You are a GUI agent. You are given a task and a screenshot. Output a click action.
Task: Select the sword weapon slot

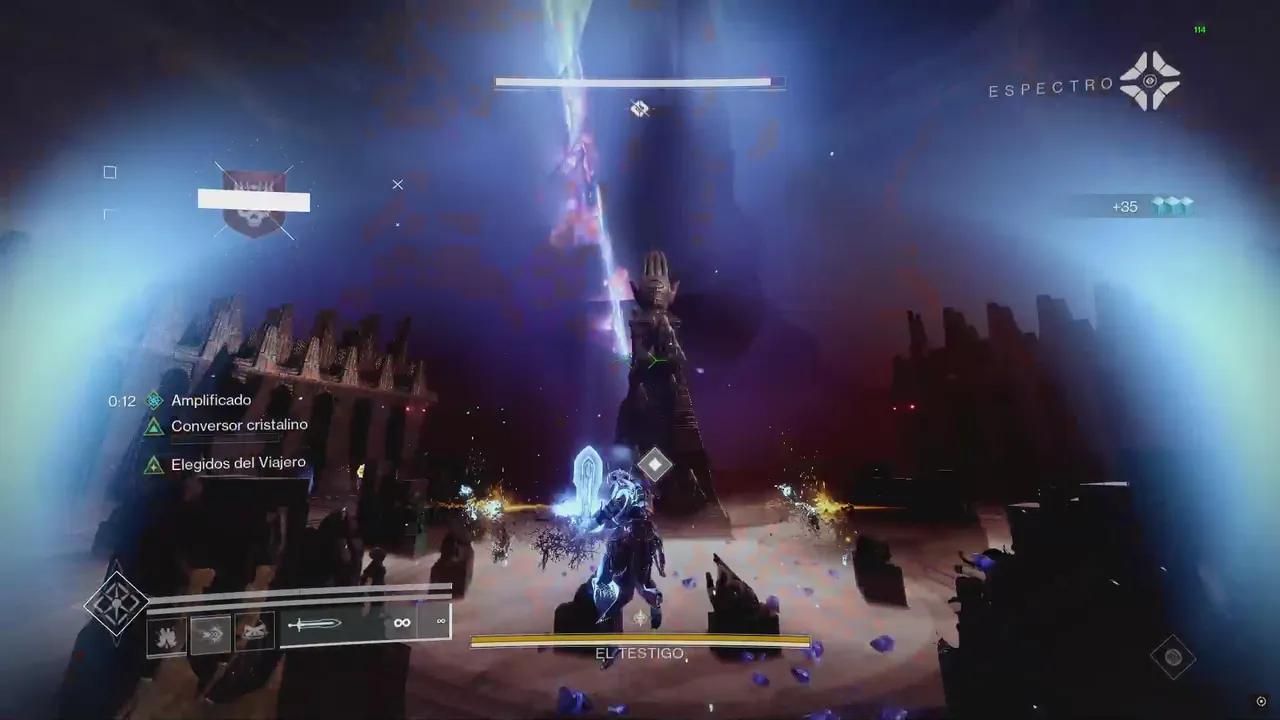[x=316, y=625]
